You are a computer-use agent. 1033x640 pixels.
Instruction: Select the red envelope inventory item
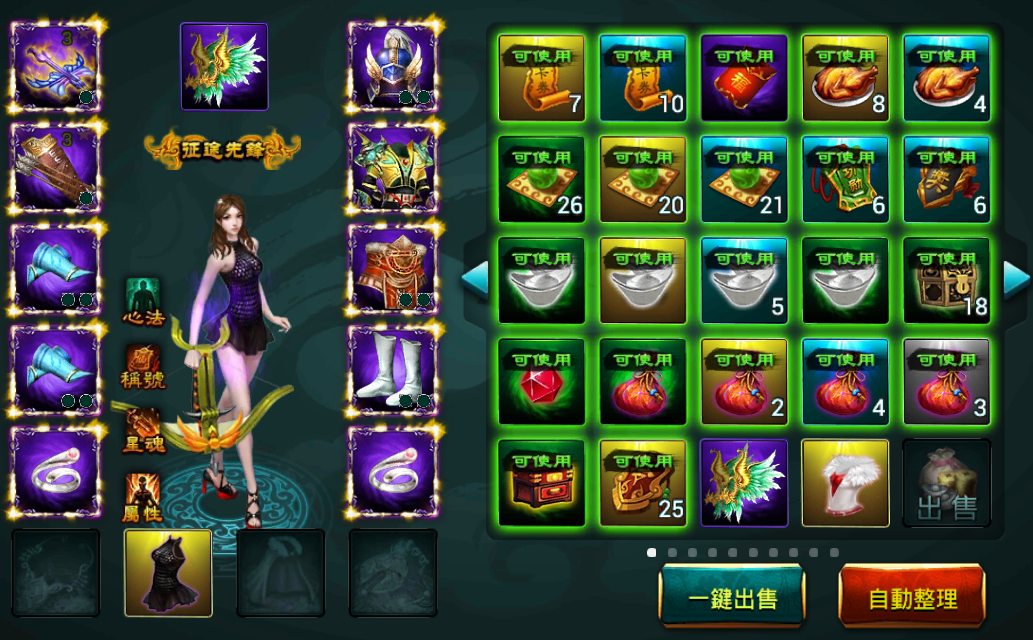click(743, 78)
